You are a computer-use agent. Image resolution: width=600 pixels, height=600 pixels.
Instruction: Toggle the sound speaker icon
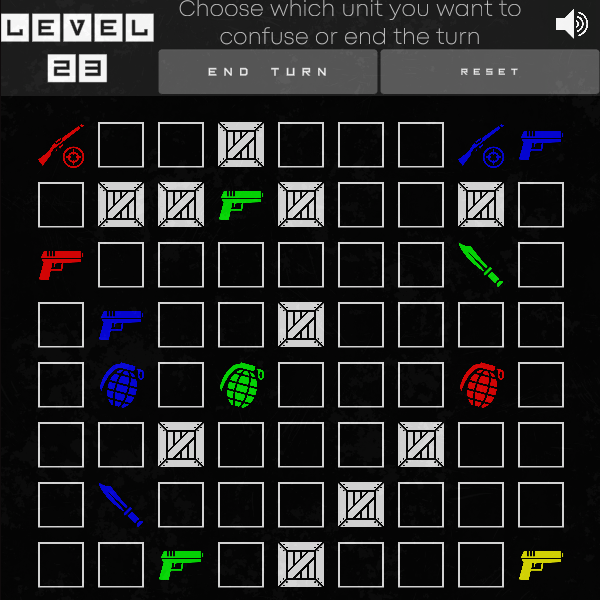[571, 24]
